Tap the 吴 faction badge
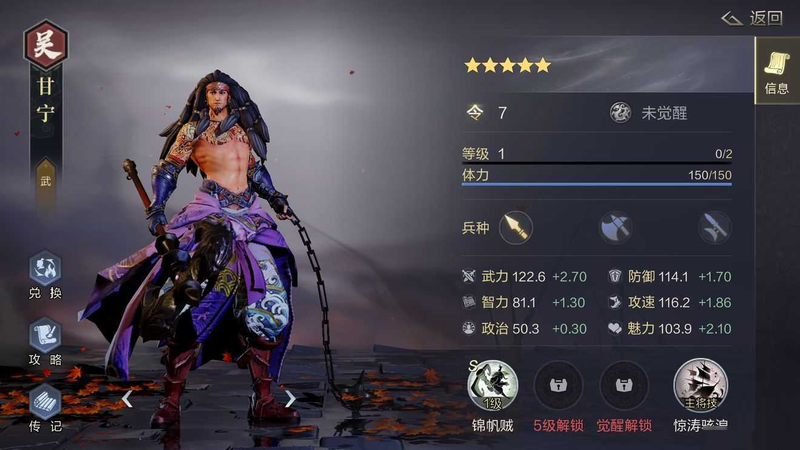The width and height of the screenshot is (800, 450). pos(45,46)
